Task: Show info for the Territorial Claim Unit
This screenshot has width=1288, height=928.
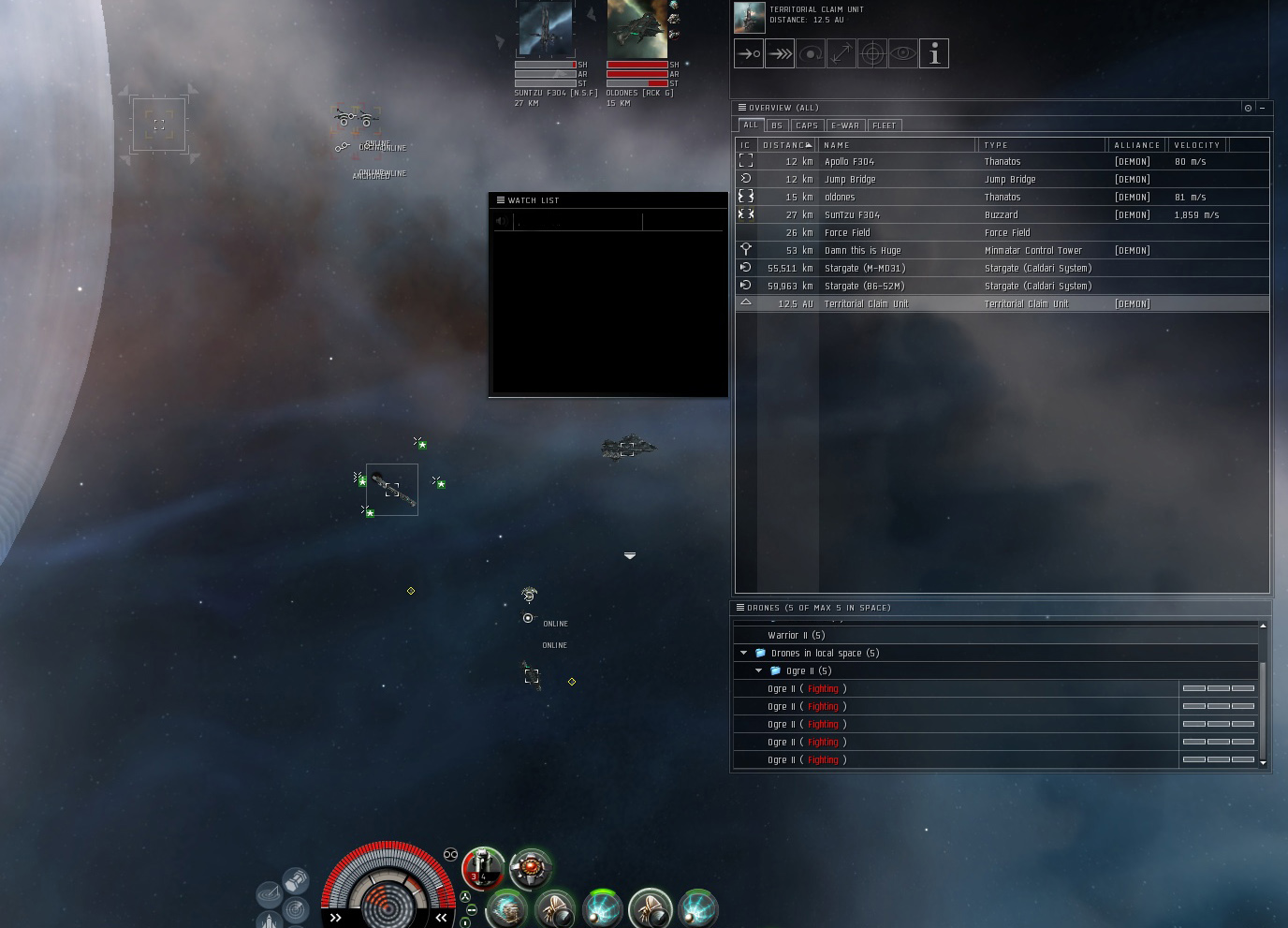Action: [934, 53]
